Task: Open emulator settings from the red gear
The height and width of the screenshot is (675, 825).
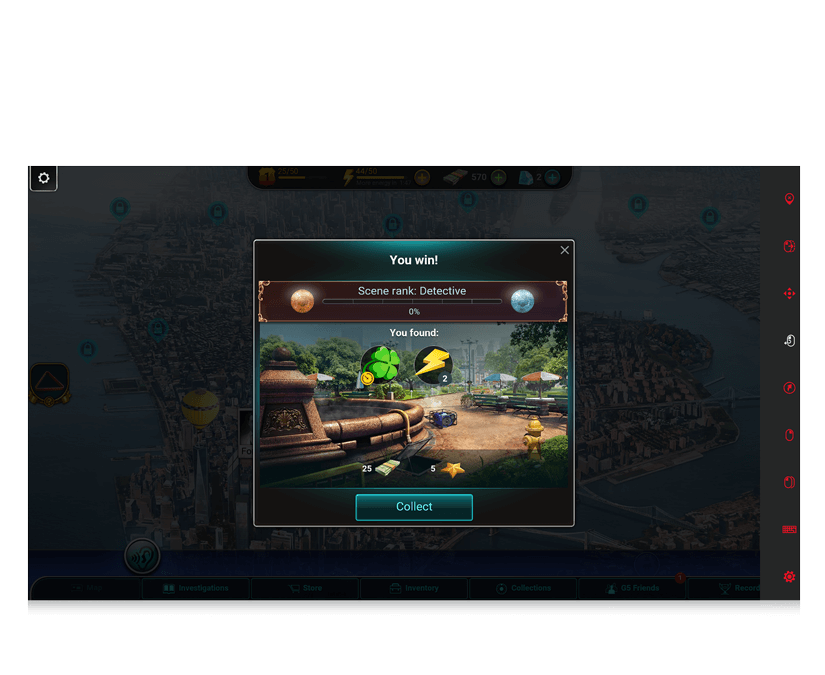Action: tap(789, 577)
